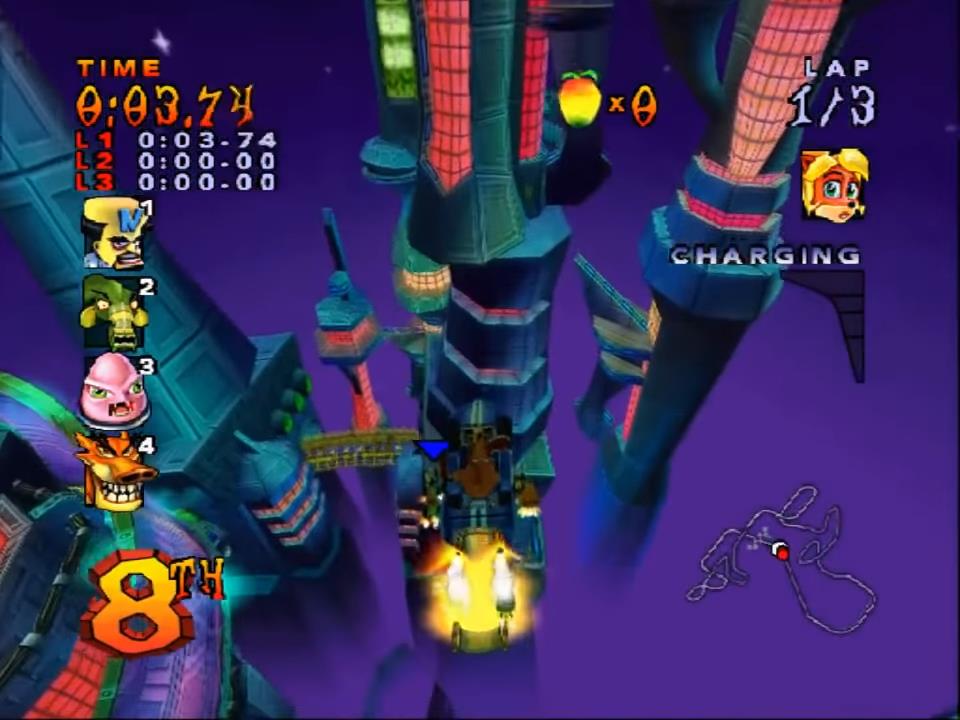Select the second-place green Komodo dragon portrait
This screenshot has width=960, height=720.
pyautogui.click(x=115, y=313)
